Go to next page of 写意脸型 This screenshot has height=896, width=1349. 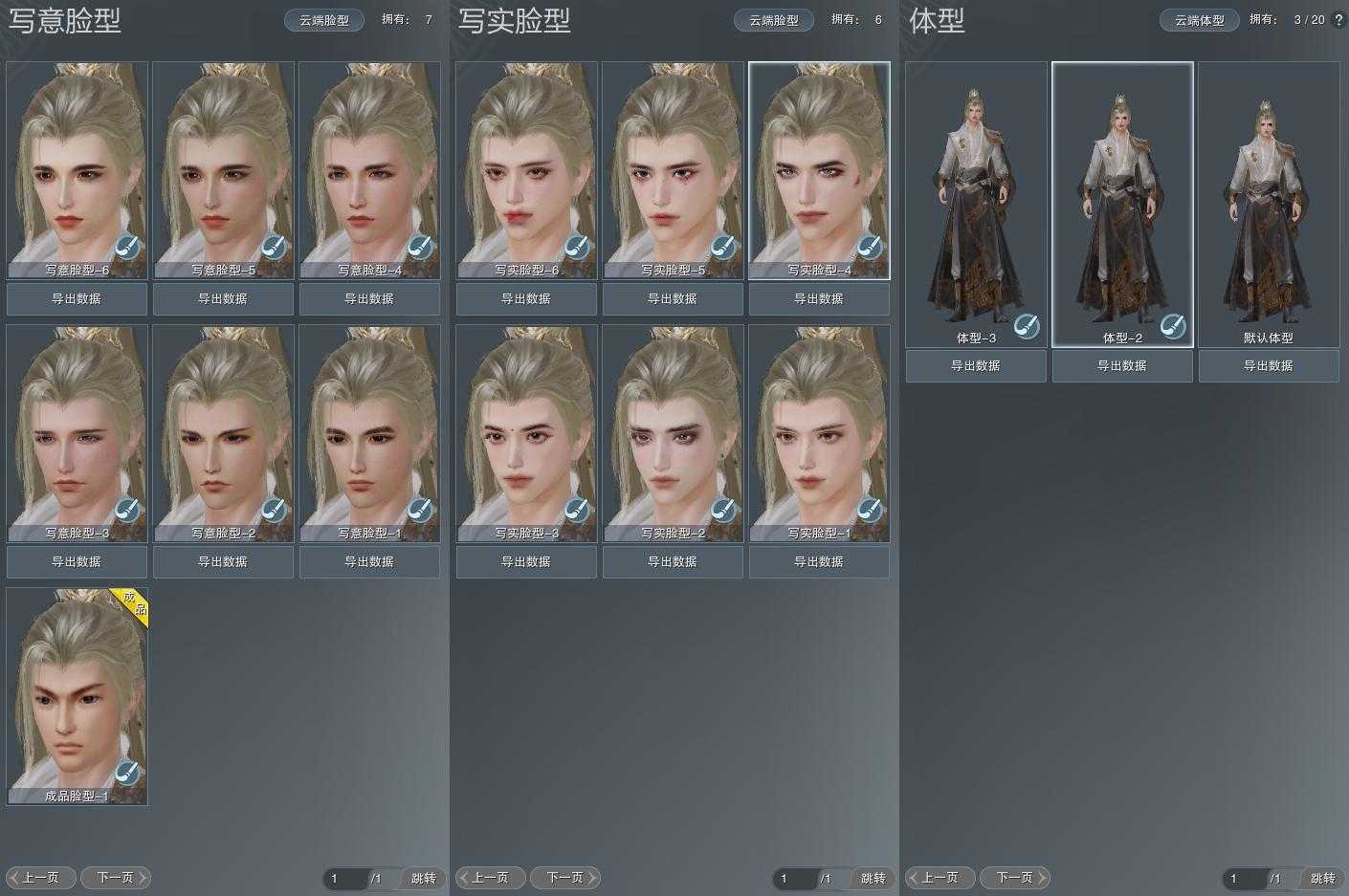click(116, 878)
